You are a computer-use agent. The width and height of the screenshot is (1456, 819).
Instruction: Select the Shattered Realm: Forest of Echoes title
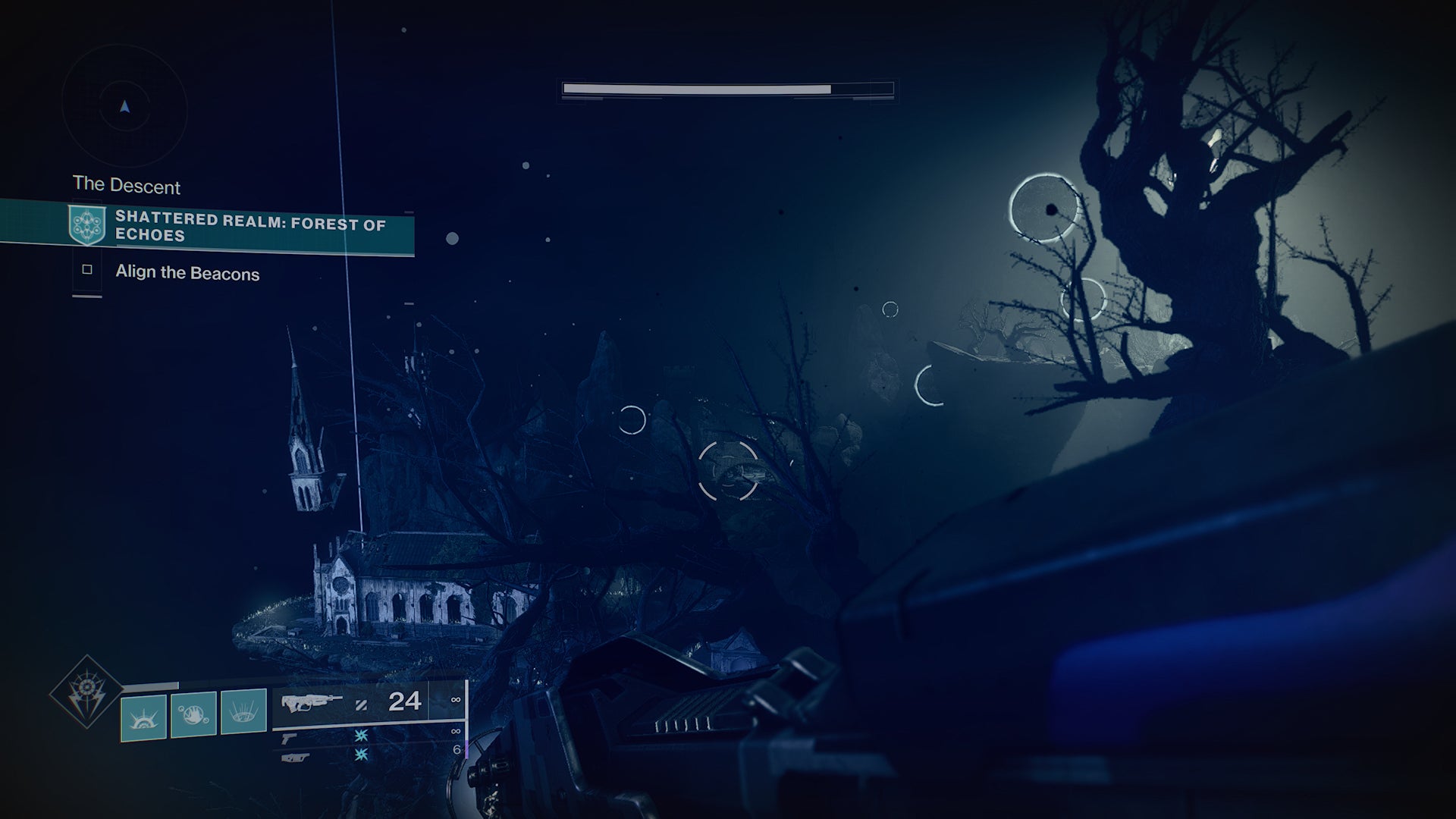[250, 229]
